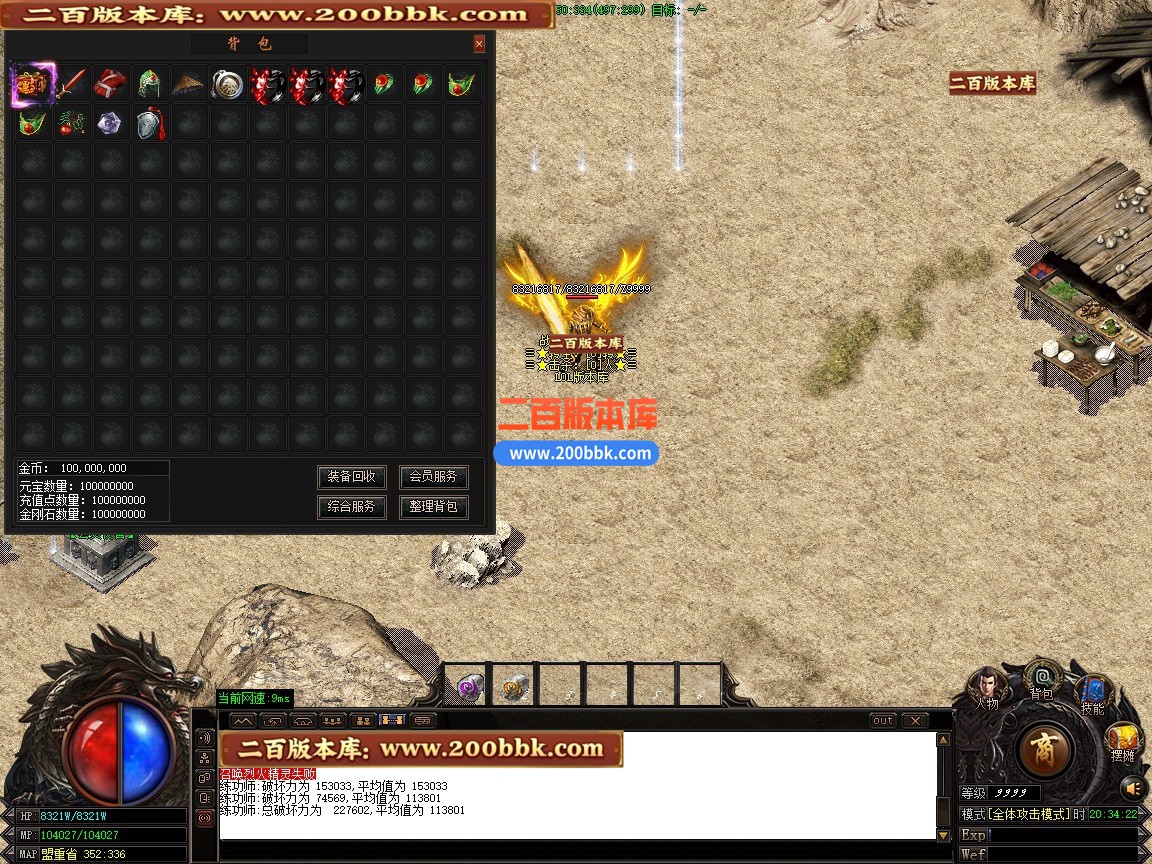Open 会员服务 member services
Screen dimensions: 1152x864
click(433, 477)
